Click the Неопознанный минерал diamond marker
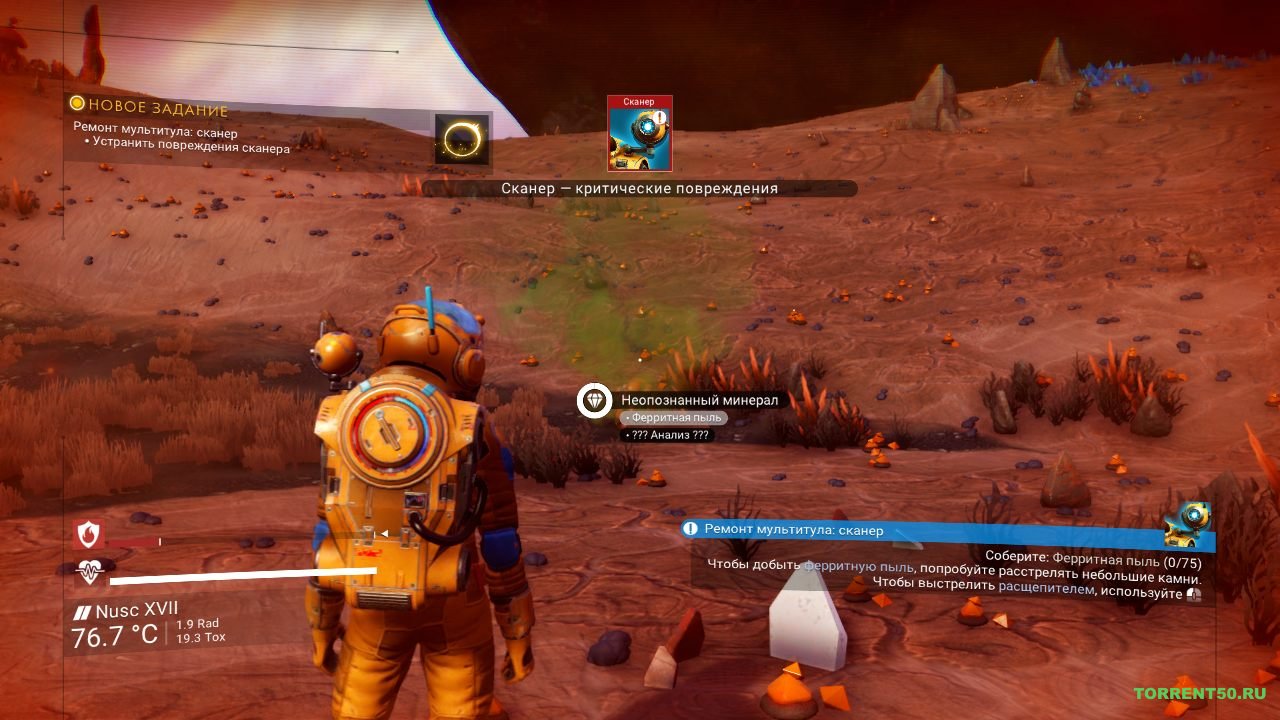This screenshot has height=720, width=1280. pos(596,401)
